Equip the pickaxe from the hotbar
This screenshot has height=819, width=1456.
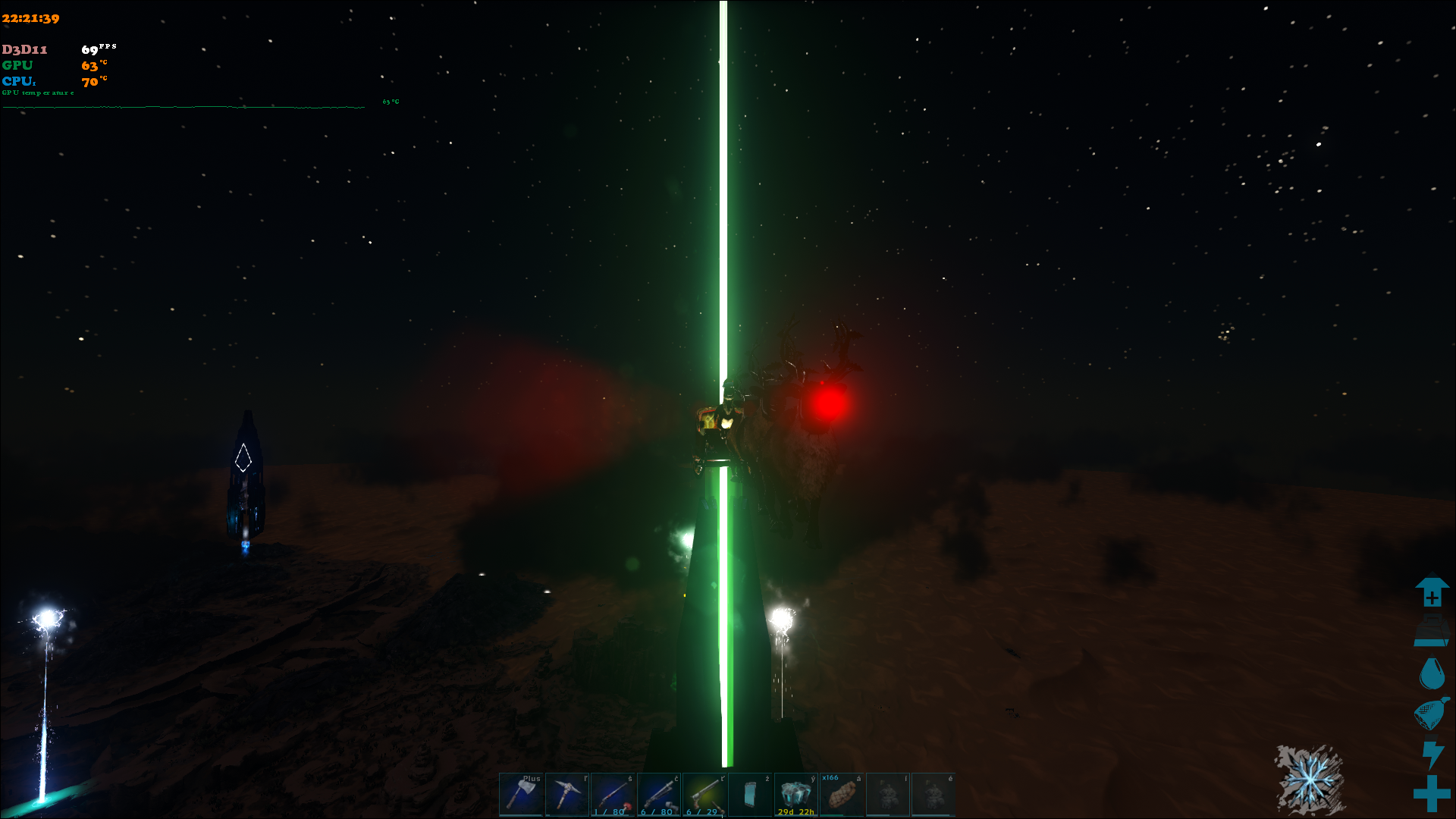[566, 794]
